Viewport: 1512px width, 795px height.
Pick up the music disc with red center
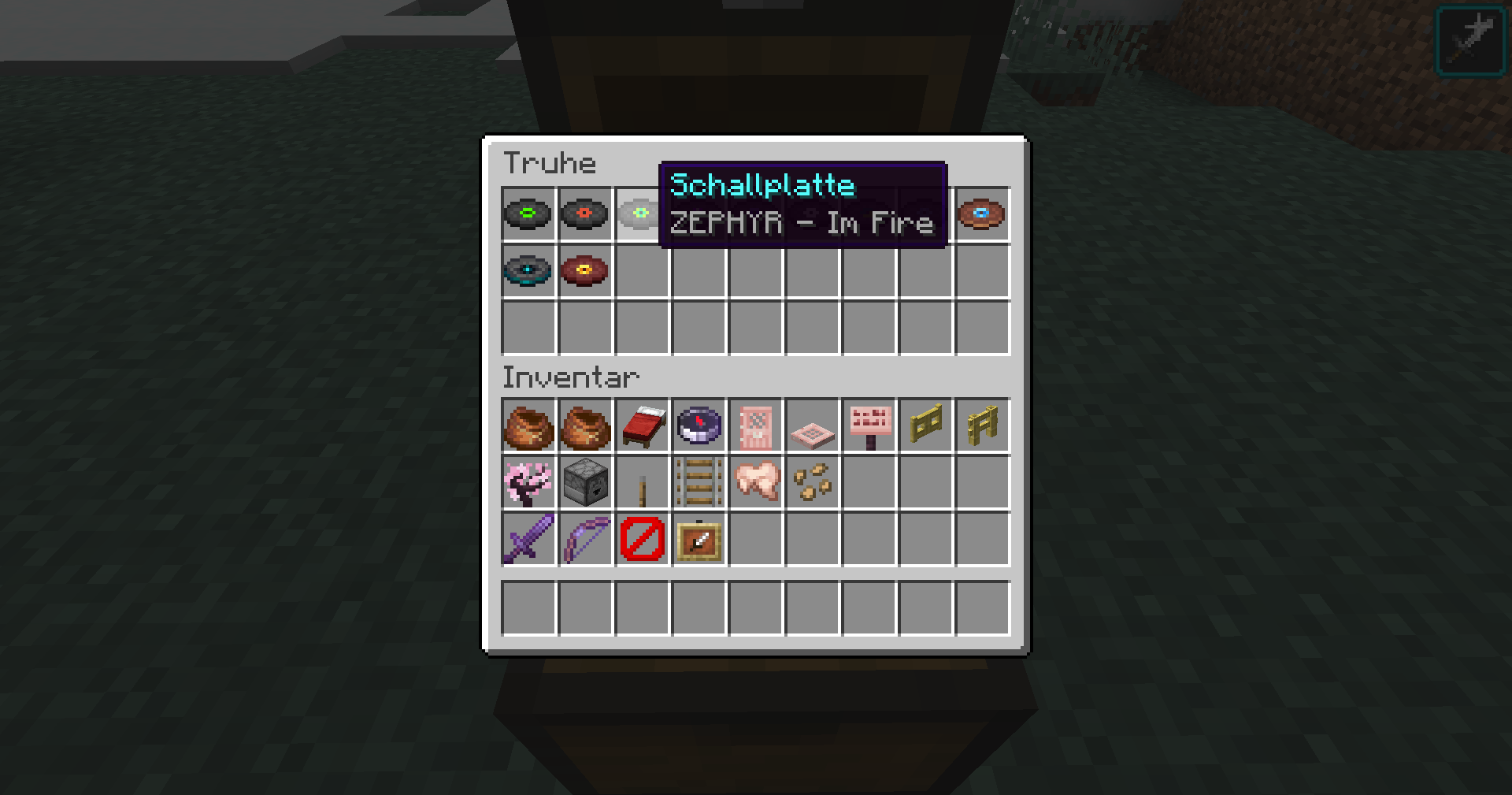[584, 214]
